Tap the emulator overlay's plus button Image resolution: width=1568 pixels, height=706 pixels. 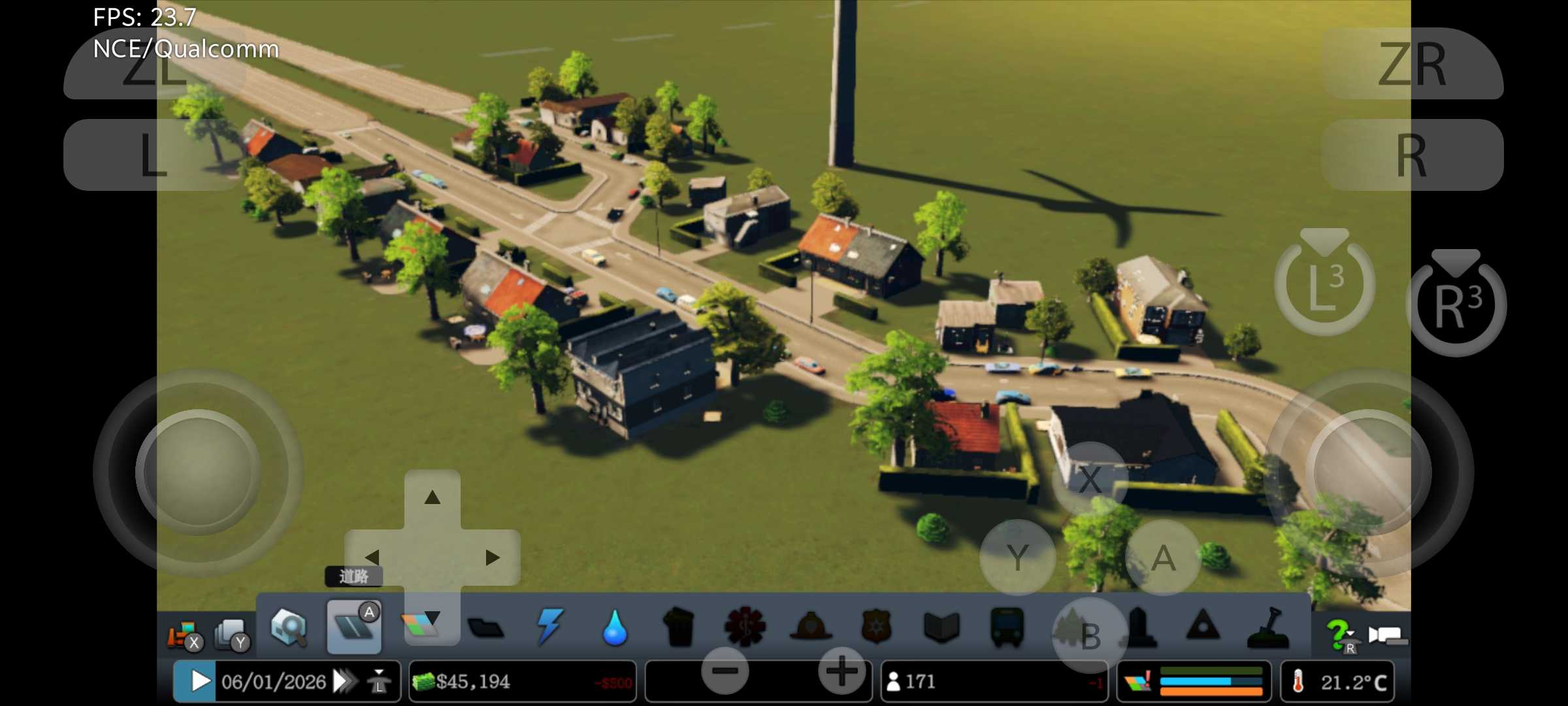pyautogui.click(x=842, y=671)
